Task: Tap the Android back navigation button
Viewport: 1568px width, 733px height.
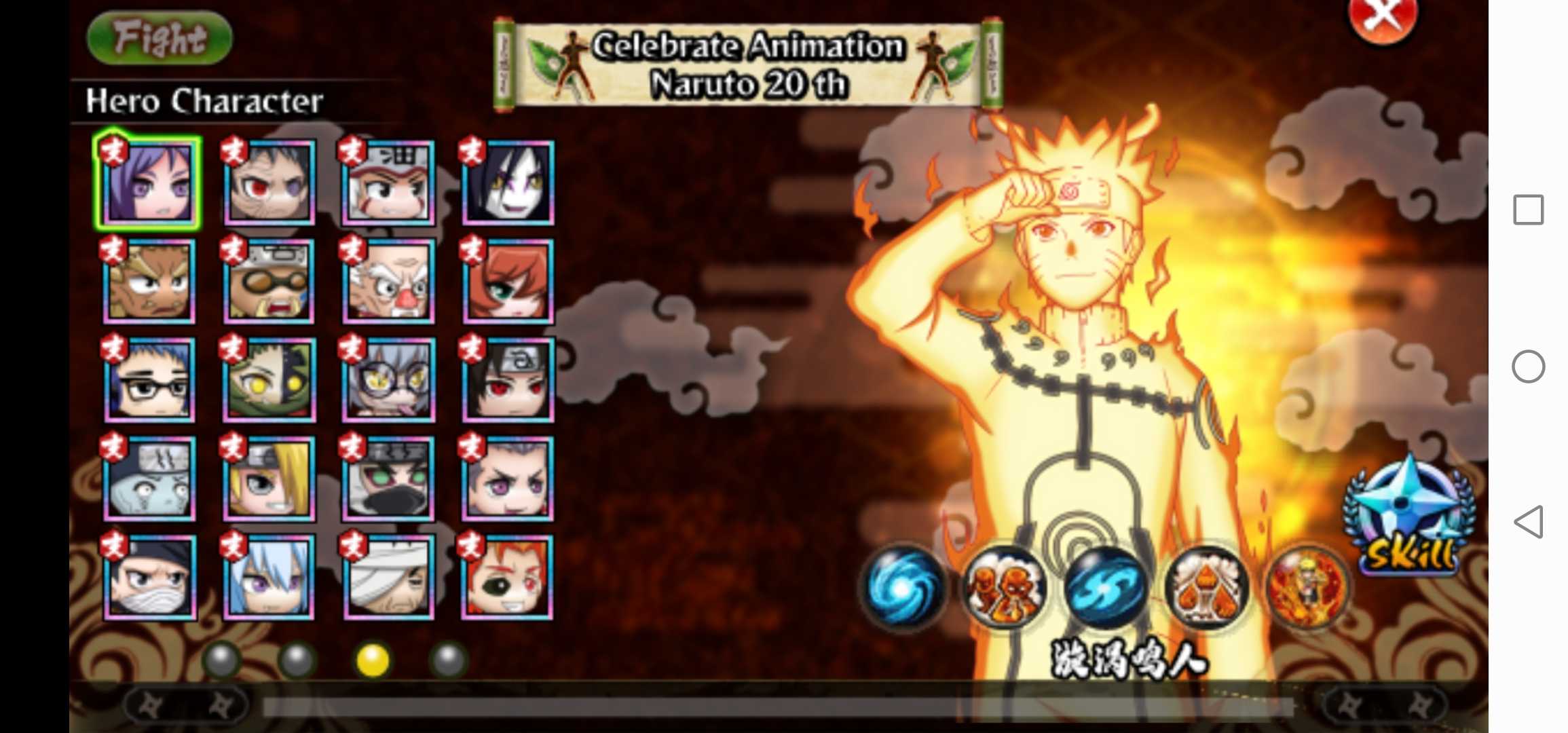Action: [1529, 522]
